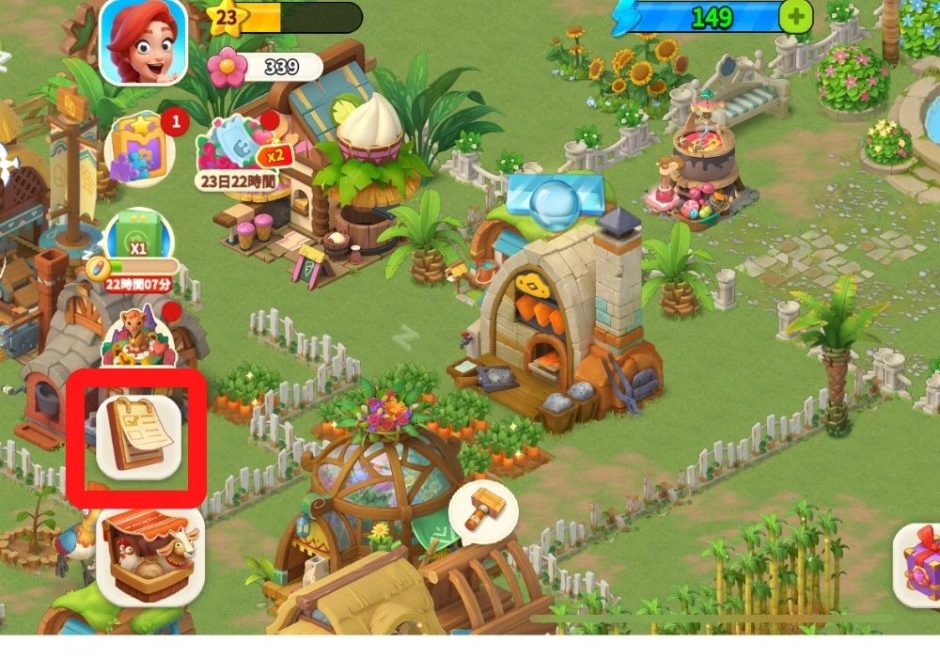Add more energy with the green plus
This screenshot has height=658, width=940.
pyautogui.click(x=796, y=17)
